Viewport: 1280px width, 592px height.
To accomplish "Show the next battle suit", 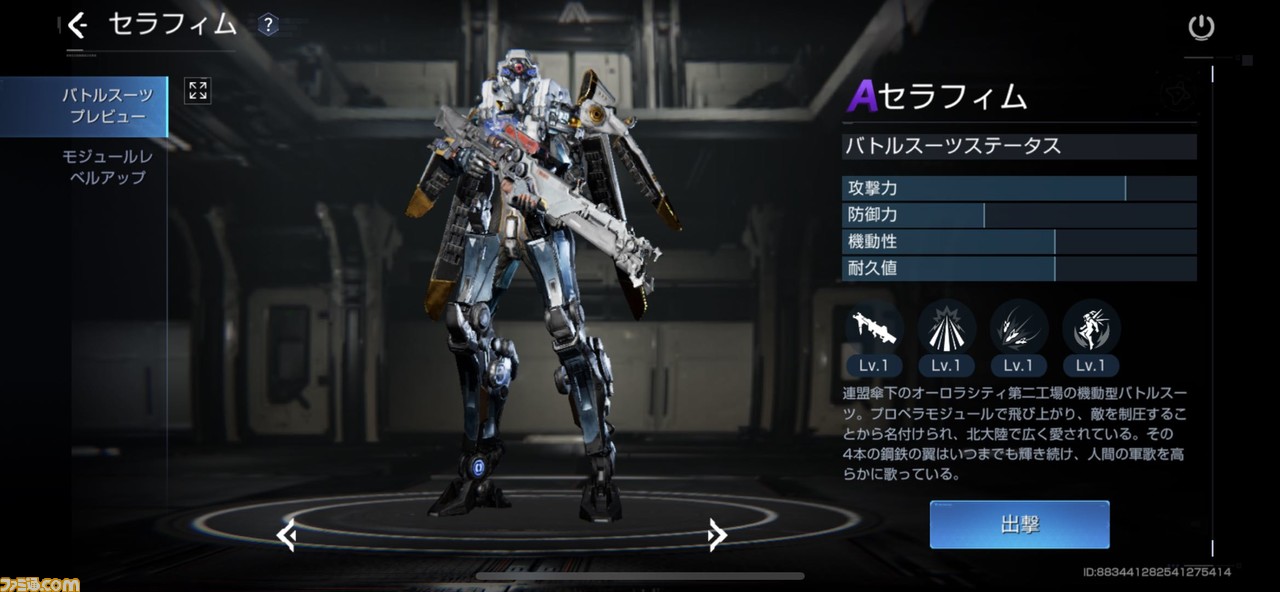I will [716, 536].
